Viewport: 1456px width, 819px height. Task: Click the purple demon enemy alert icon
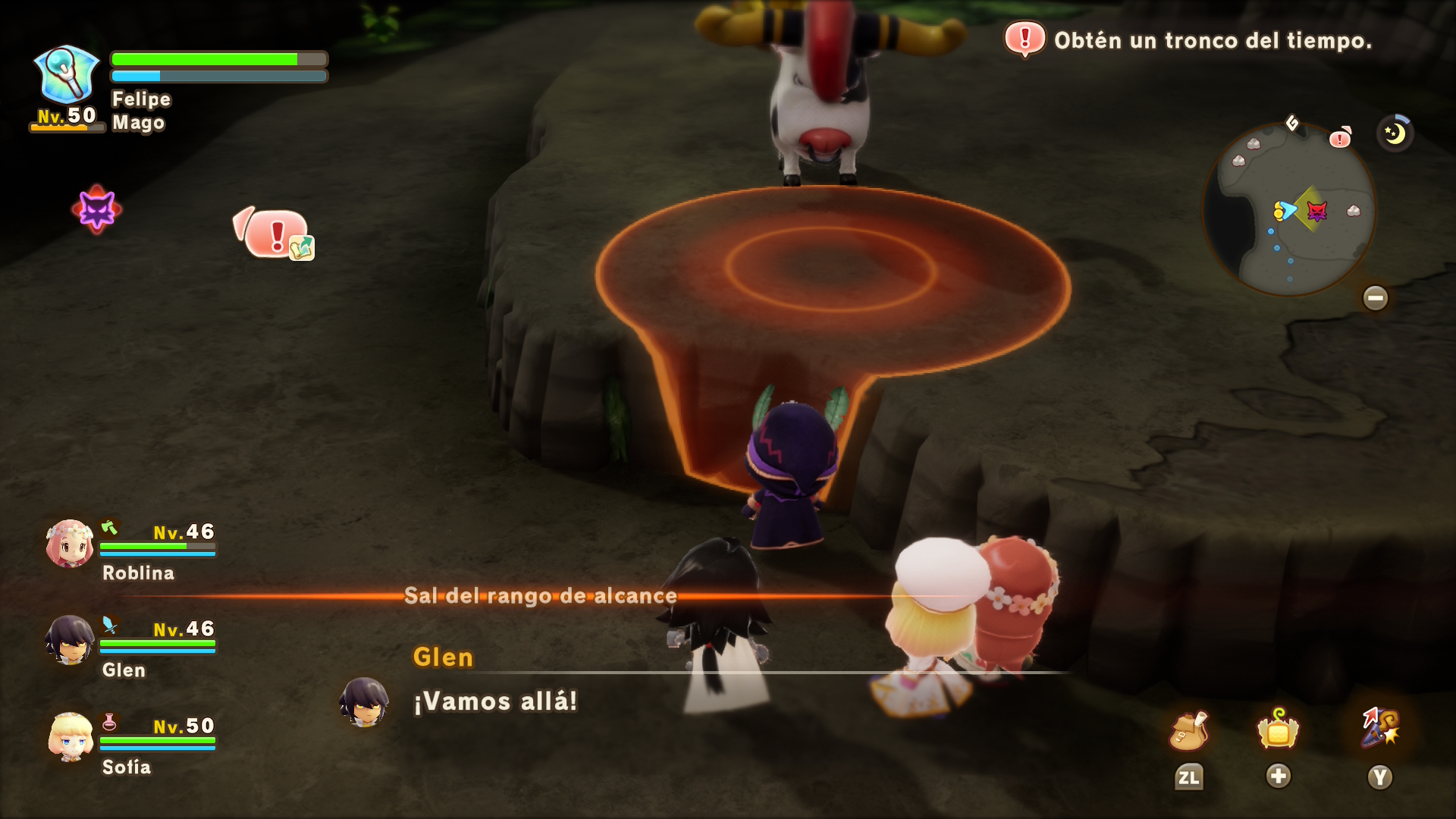[x=97, y=209]
